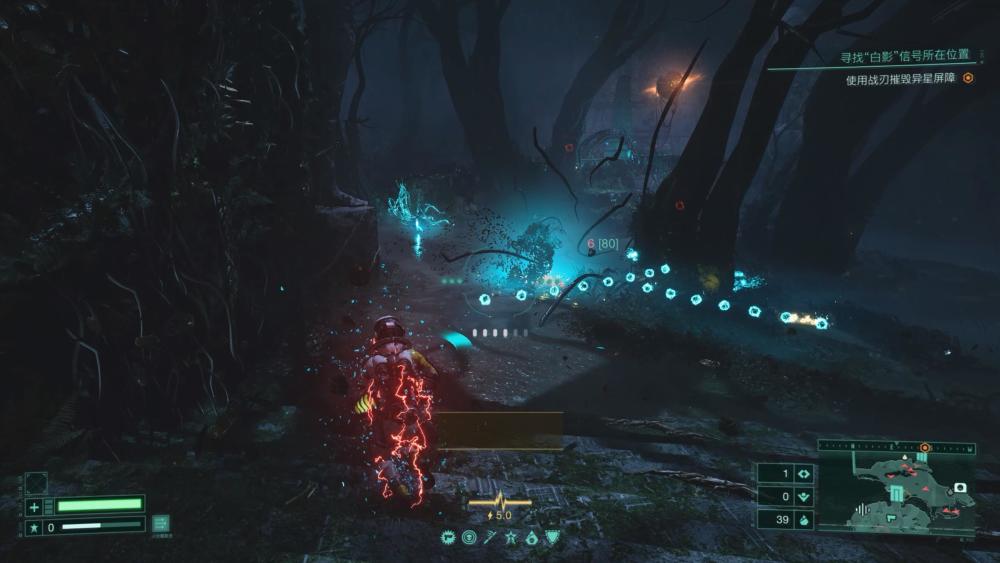Select the empty consumable item slot
Image resolution: width=1000 pixels, height=563 pixels.
pyautogui.click(x=36, y=483)
